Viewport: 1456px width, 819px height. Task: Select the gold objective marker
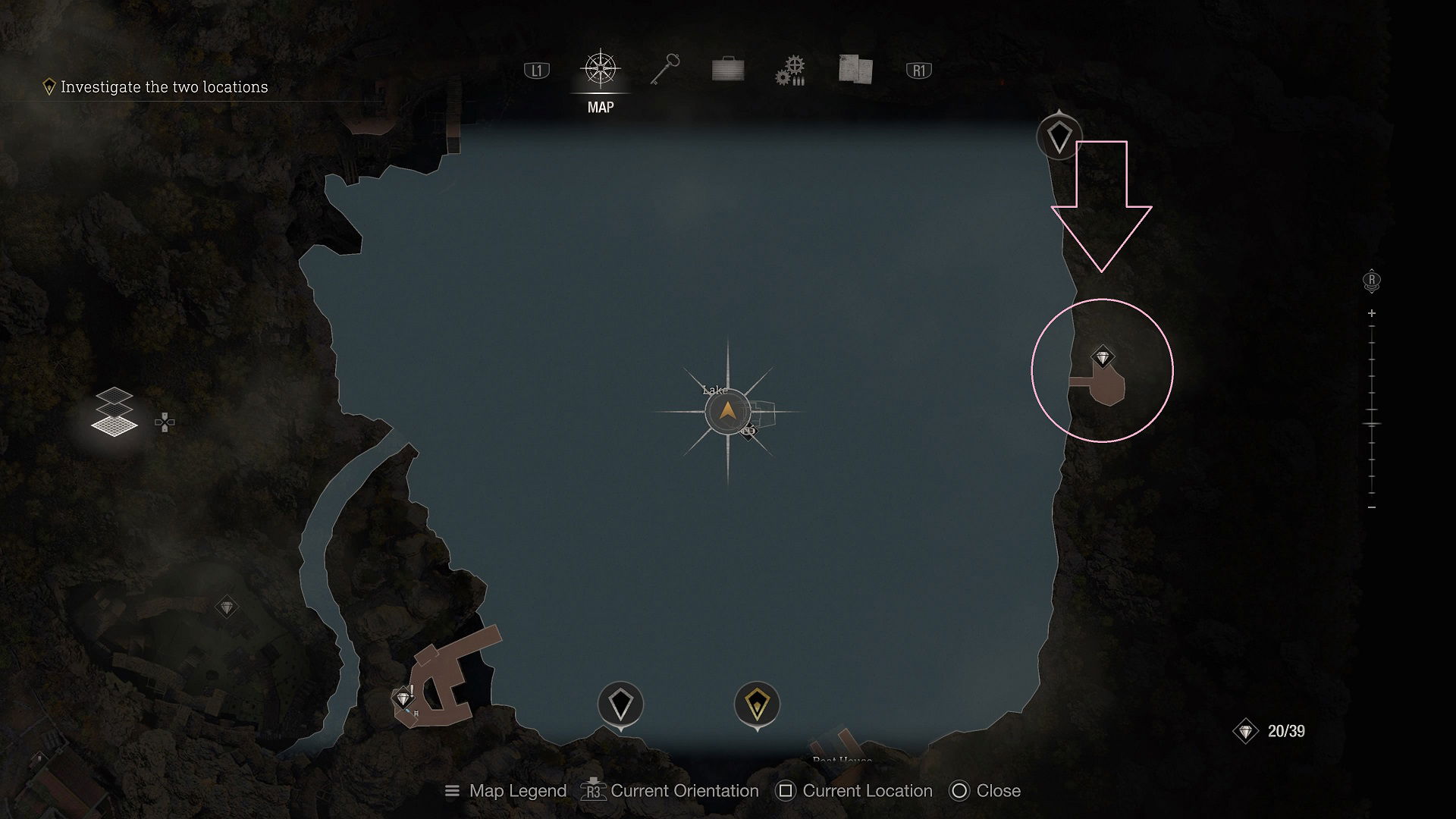[757, 704]
